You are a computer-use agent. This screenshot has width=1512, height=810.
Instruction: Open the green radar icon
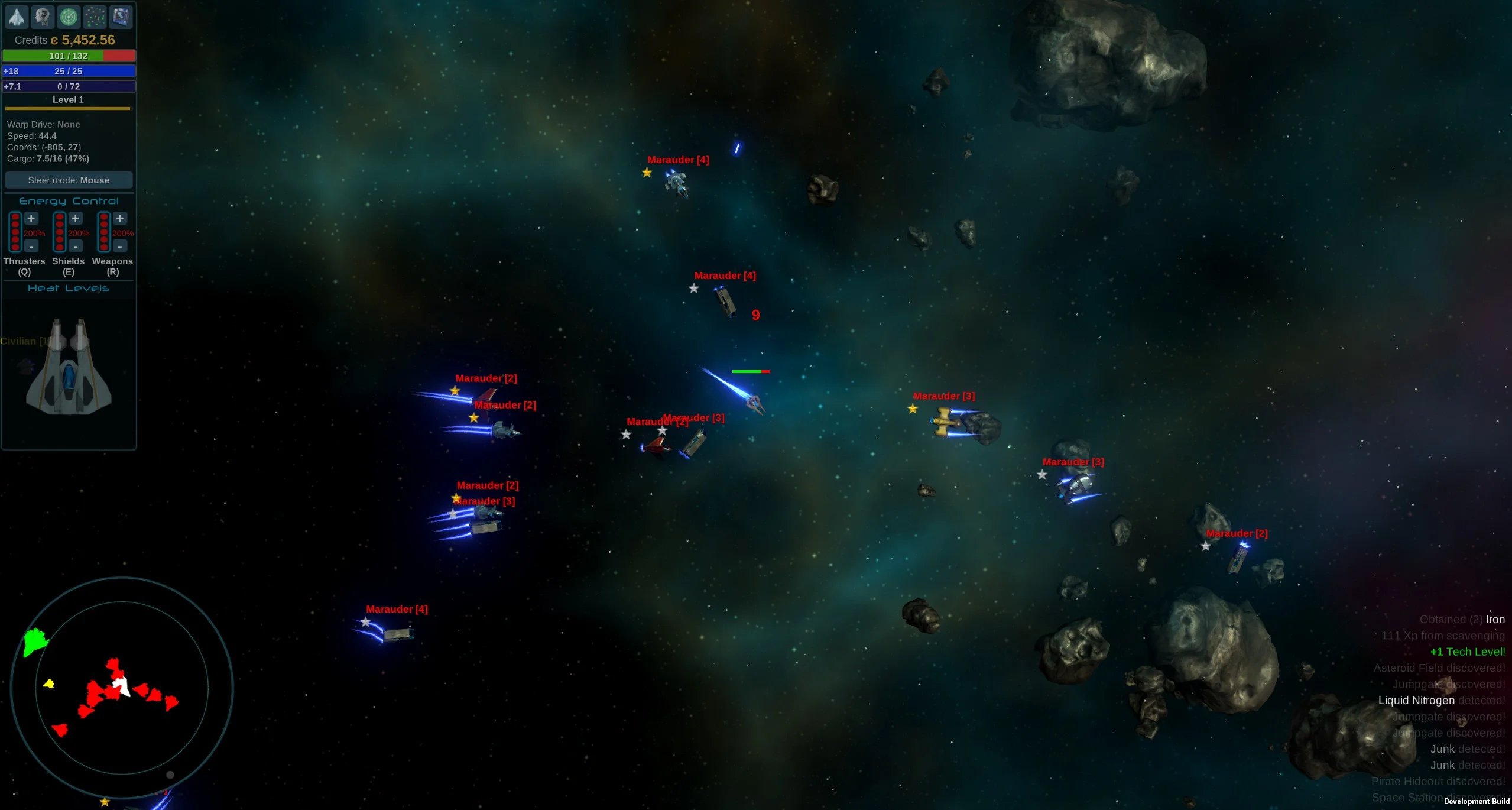point(69,17)
